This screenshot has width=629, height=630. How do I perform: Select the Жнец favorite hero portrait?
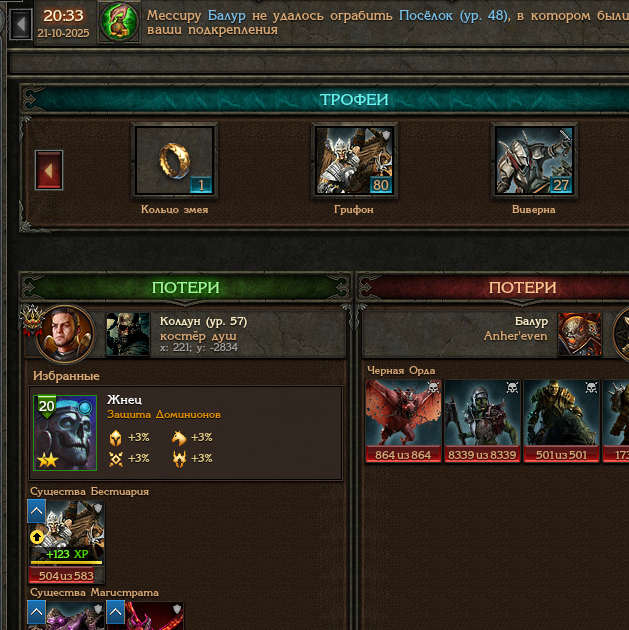click(65, 432)
